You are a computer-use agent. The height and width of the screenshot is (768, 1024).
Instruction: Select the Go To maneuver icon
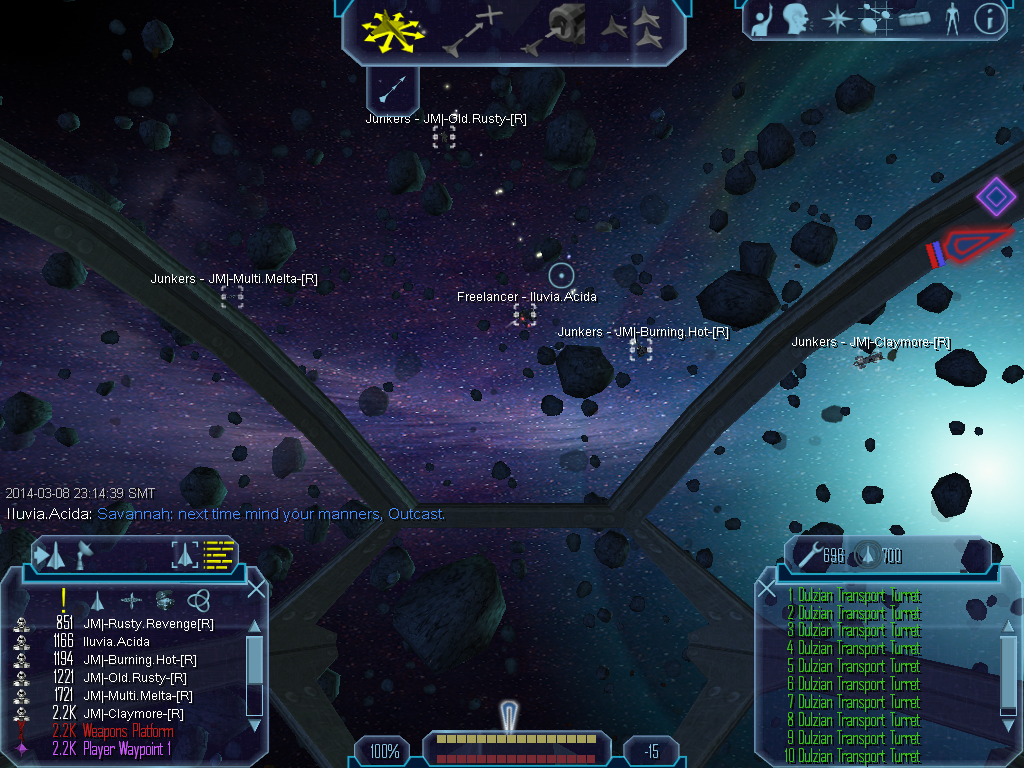(474, 30)
